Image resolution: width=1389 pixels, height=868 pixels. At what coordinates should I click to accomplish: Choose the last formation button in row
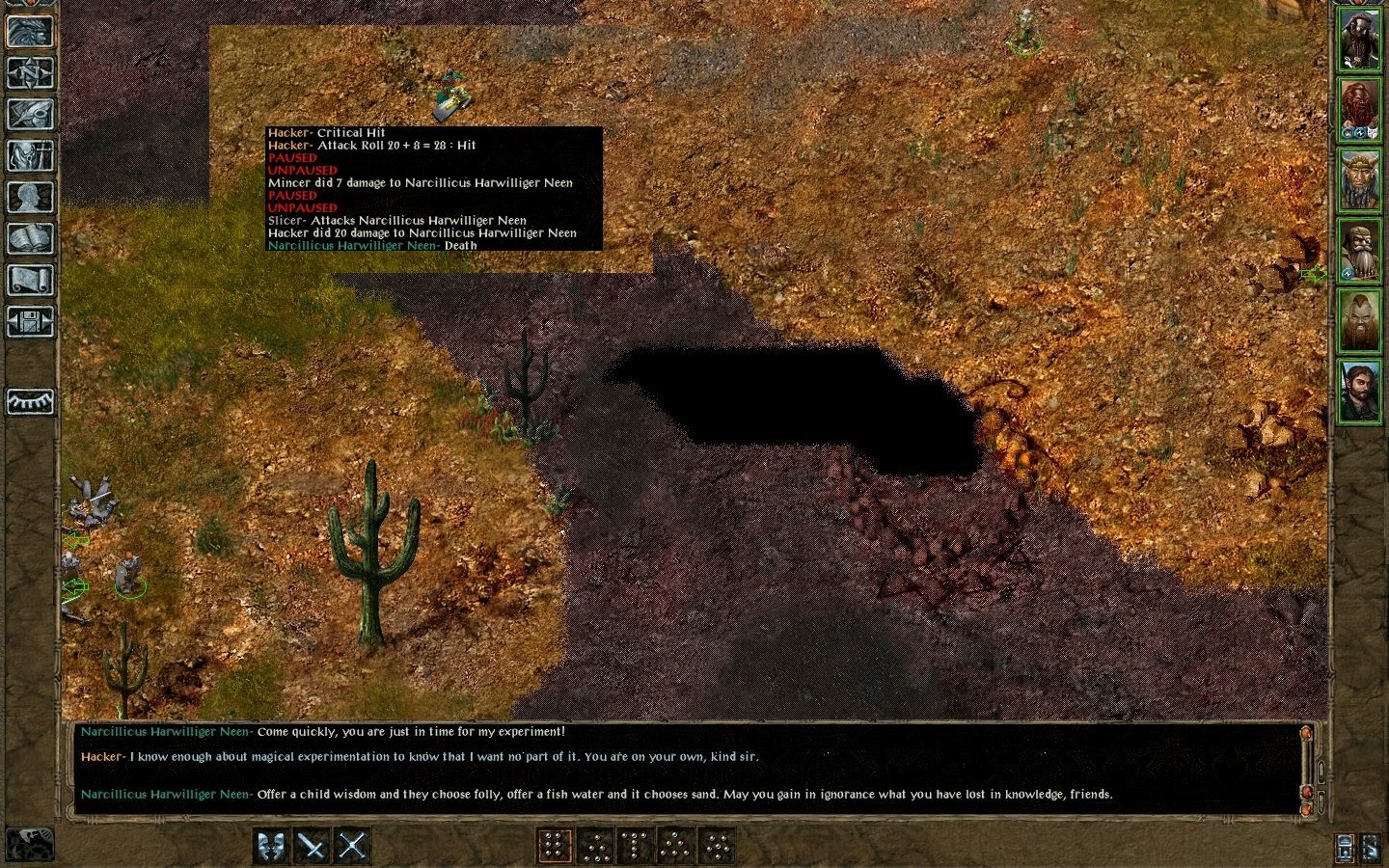click(716, 846)
